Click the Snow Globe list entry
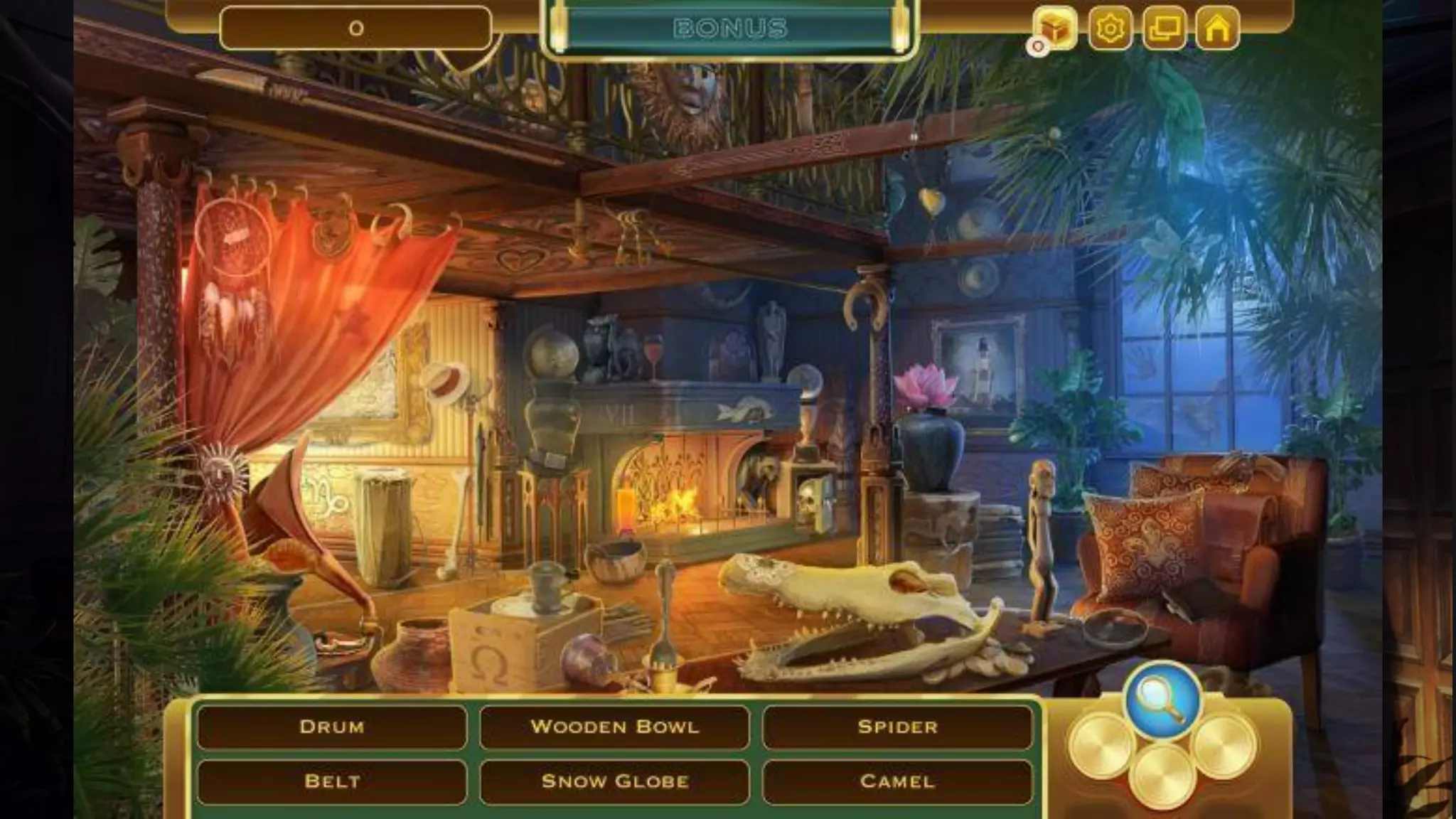The height and width of the screenshot is (819, 1456). pyautogui.click(x=614, y=781)
